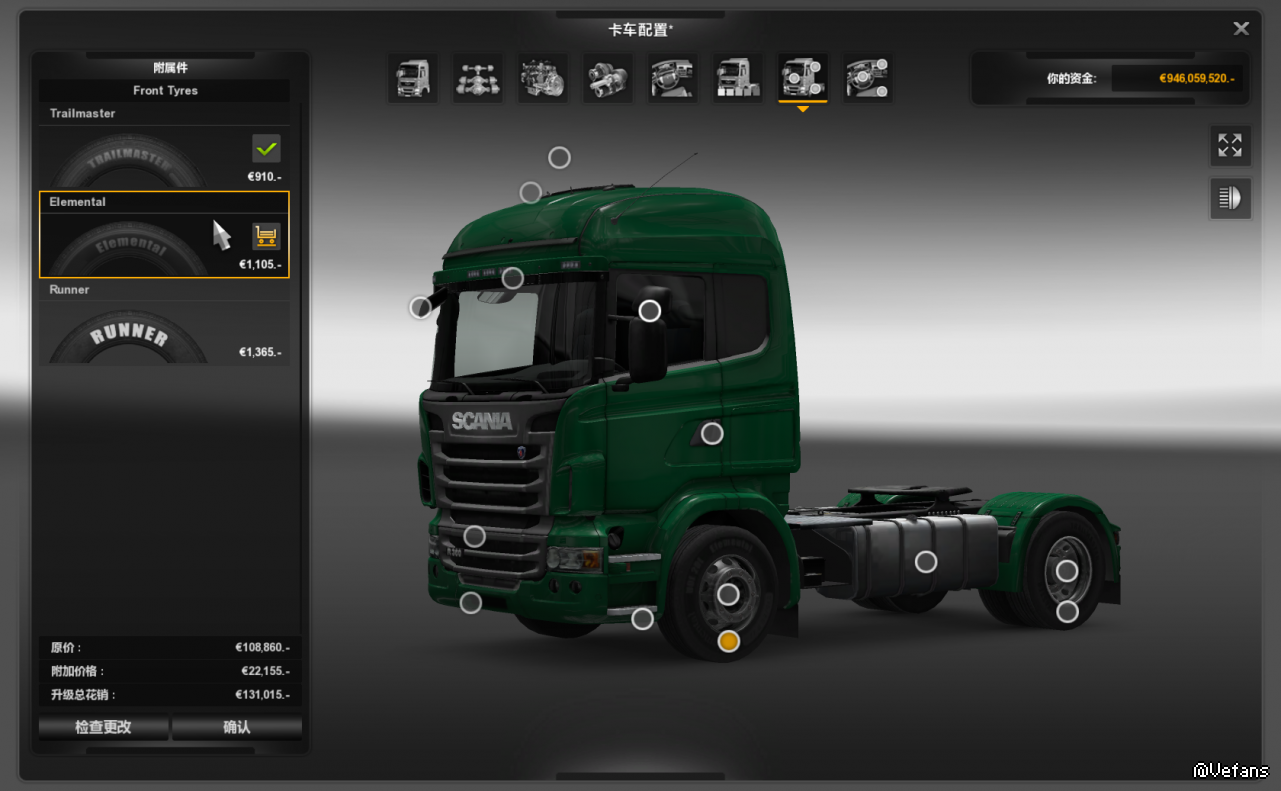Add Elemental tyres with the cart button
The width and height of the screenshot is (1281, 791).
pyautogui.click(x=266, y=236)
